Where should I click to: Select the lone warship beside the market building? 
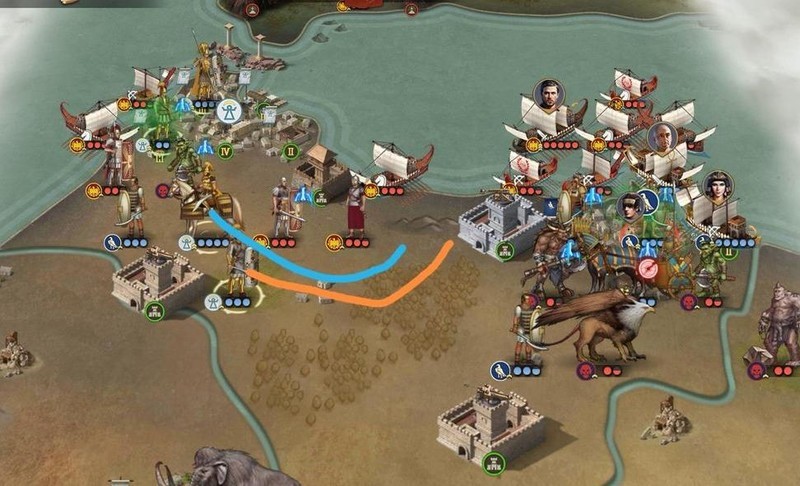tap(398, 164)
